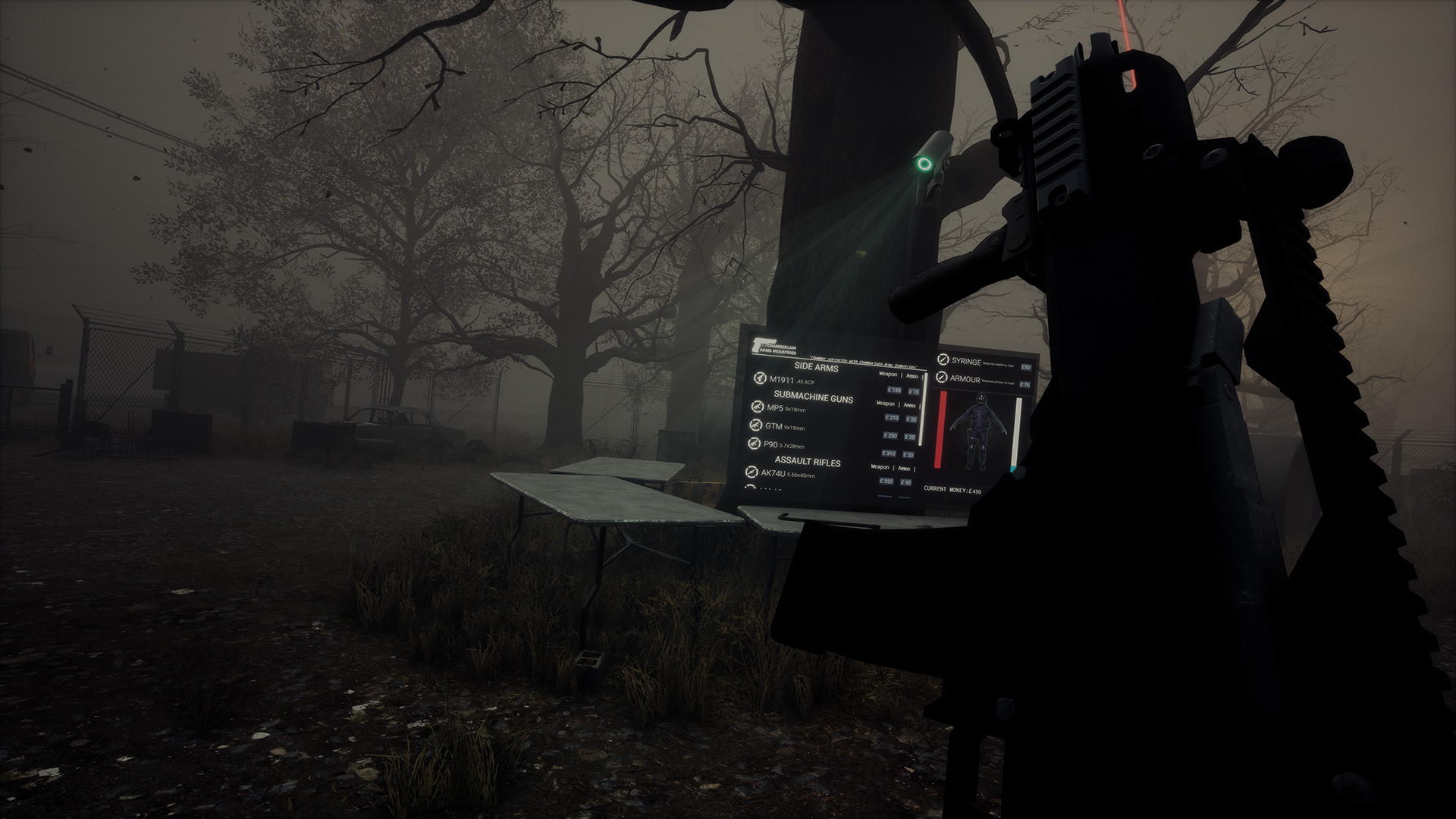Select the AK74U assault rifle icon
Viewport: 1456px width, 819px height.
[x=751, y=472]
